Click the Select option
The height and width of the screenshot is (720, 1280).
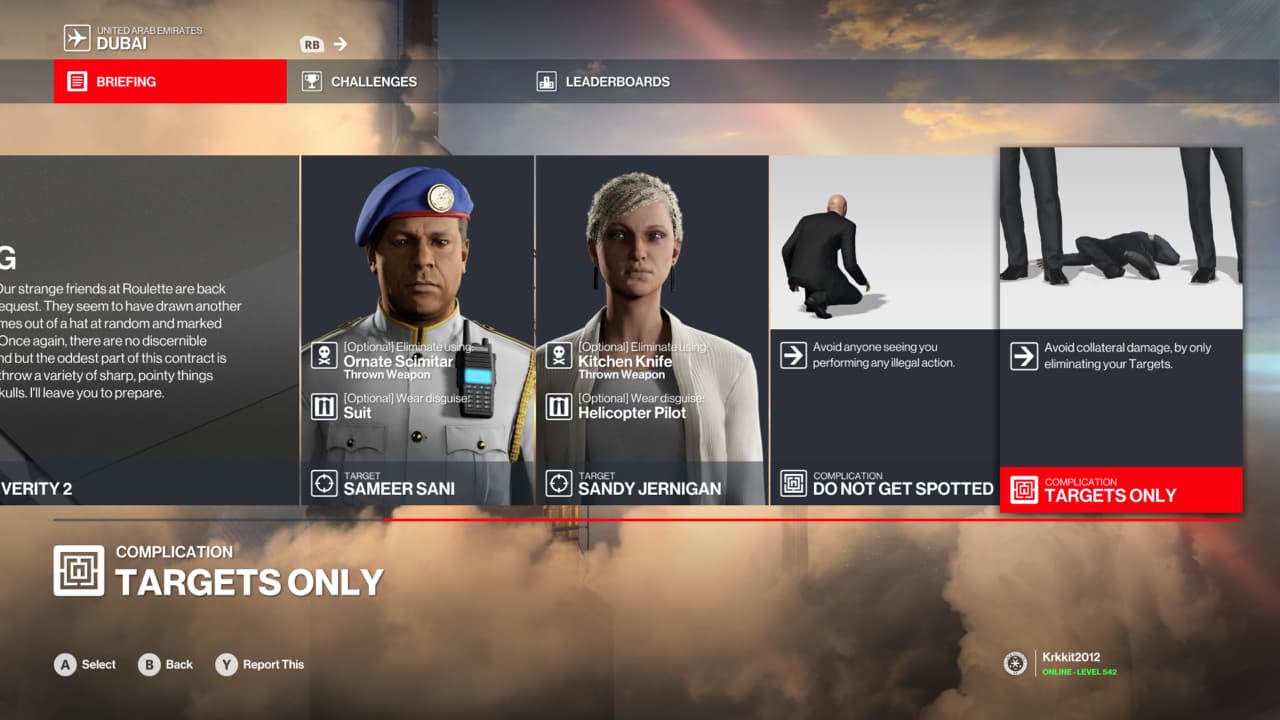(x=86, y=664)
